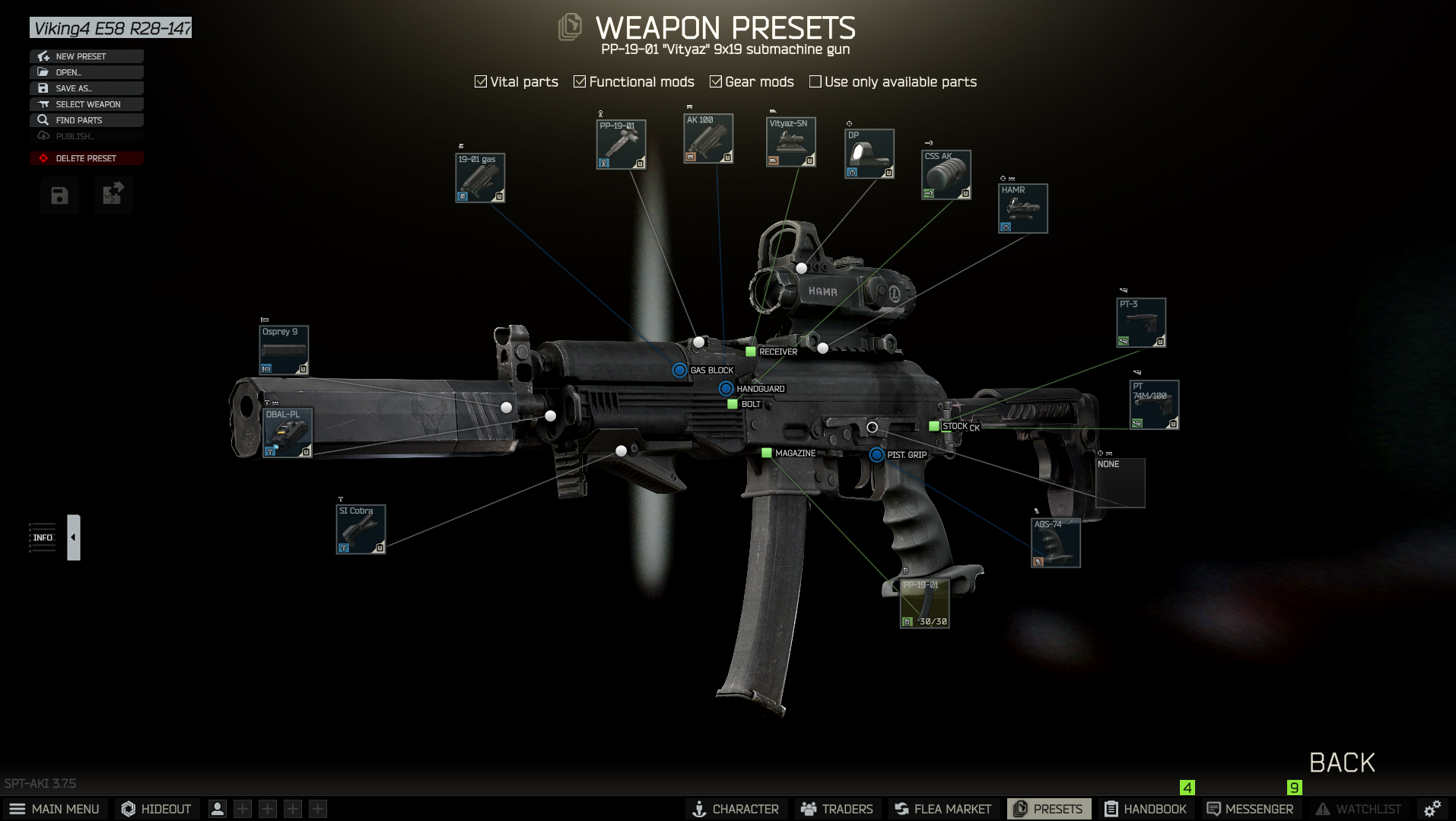The image size is (1456, 821).
Task: Switch to the Traders screen
Action: (836, 809)
